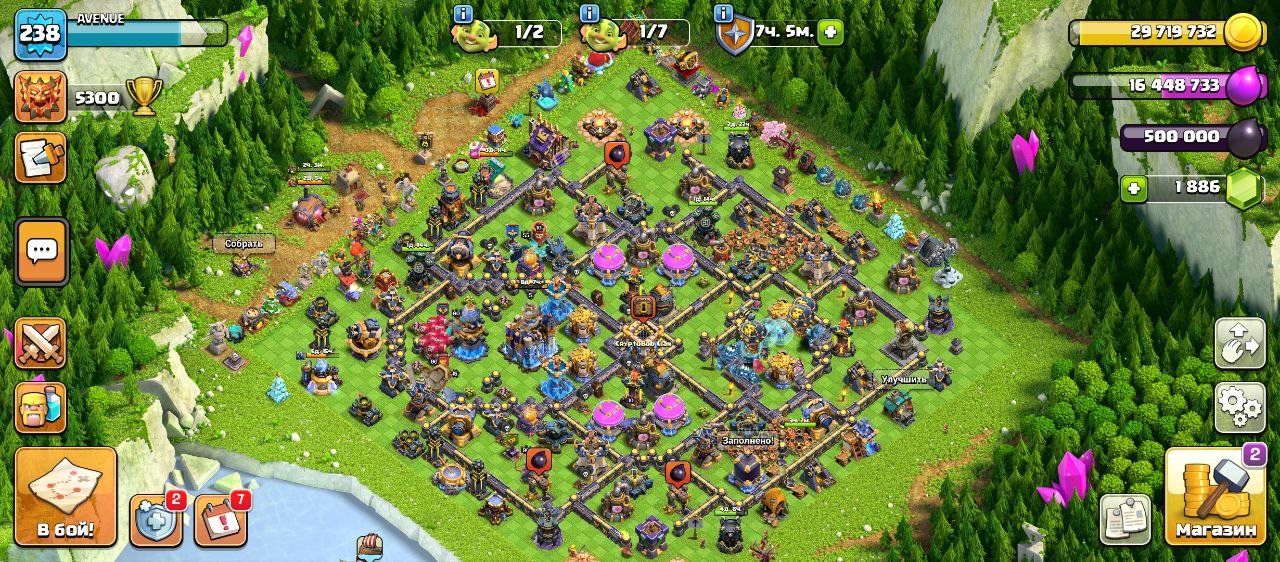Open the scroll and pencil tasks icon
Image resolution: width=1280 pixels, height=562 pixels.
tap(41, 158)
